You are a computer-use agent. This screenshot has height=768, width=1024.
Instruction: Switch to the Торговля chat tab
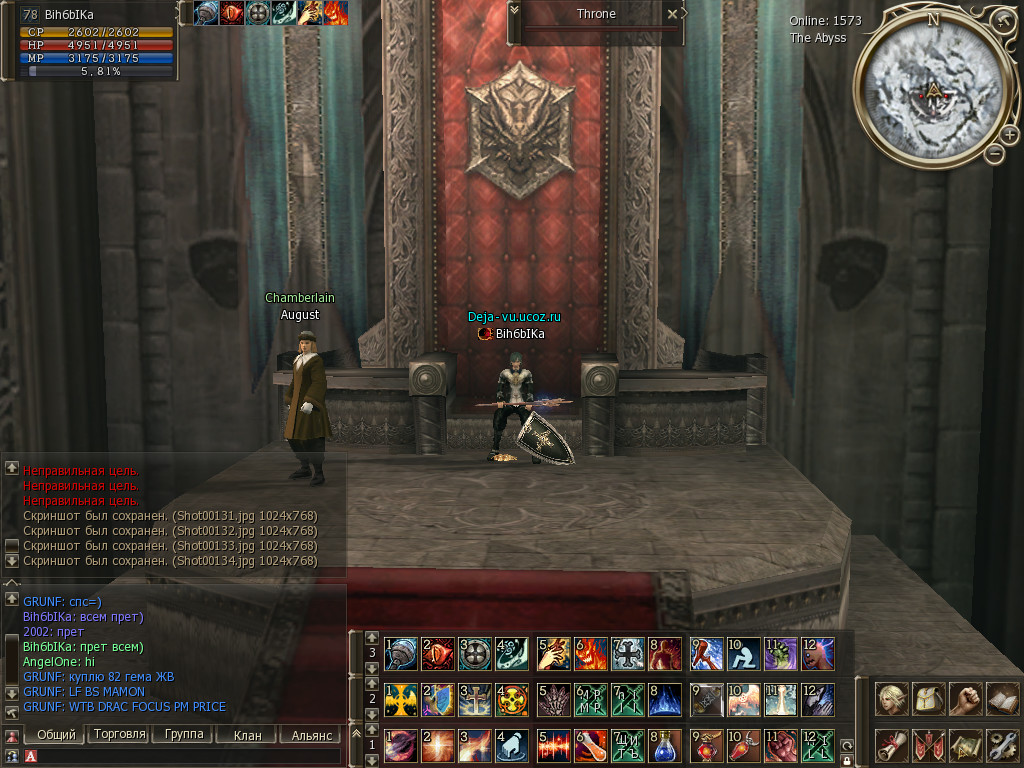119,734
